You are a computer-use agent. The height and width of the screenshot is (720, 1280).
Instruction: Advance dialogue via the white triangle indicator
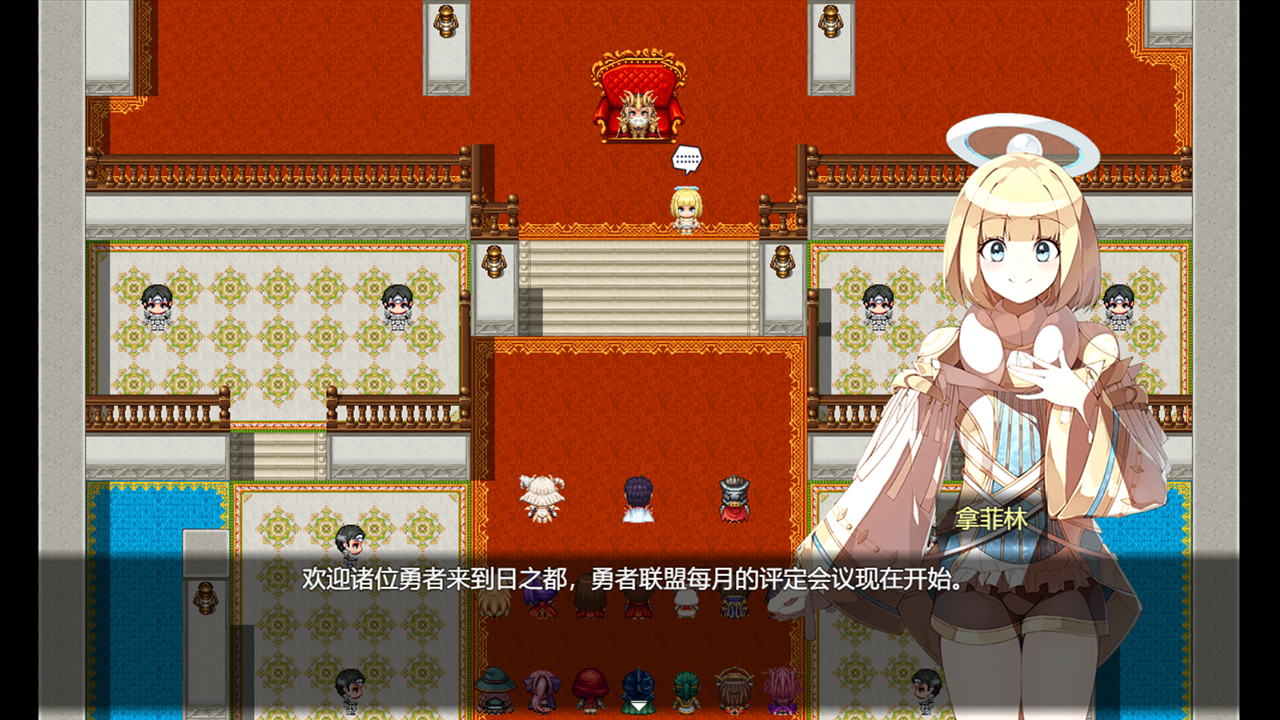pos(640,703)
